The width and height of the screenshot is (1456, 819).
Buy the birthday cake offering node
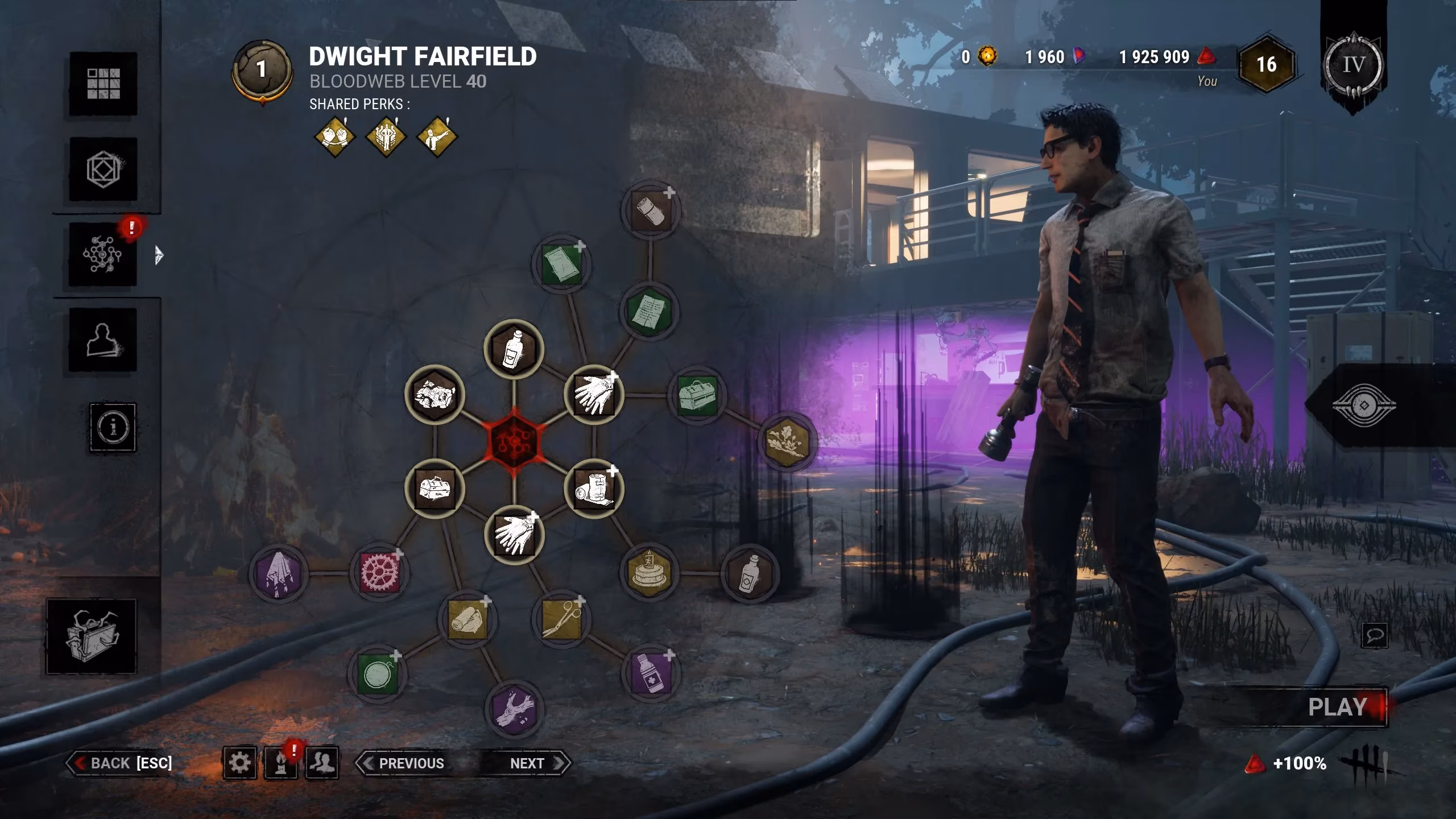[649, 573]
